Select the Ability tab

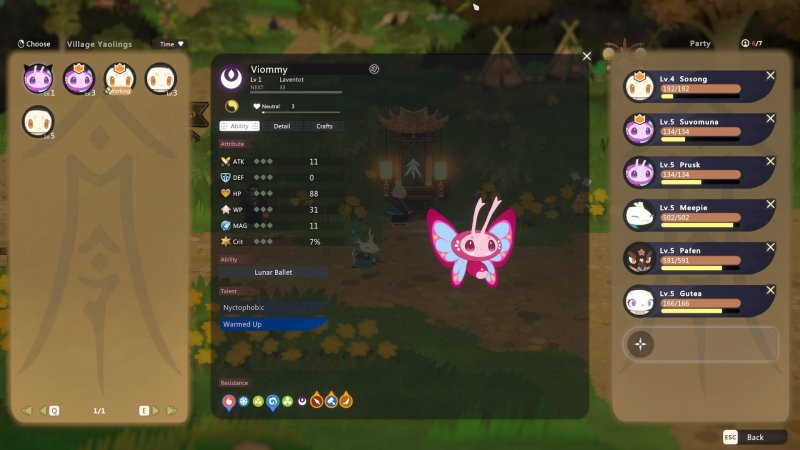238,126
